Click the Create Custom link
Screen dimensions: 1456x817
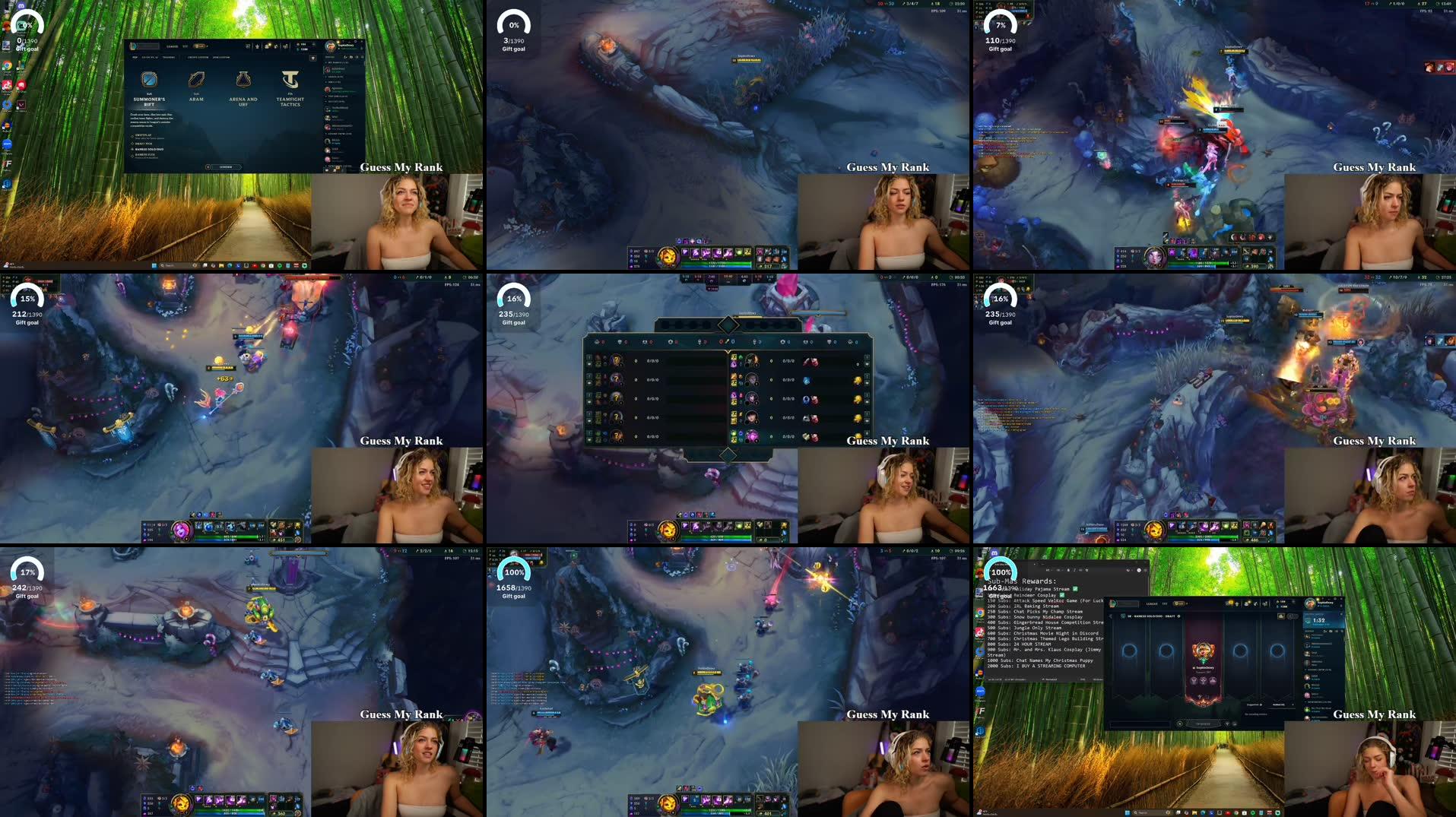point(198,58)
